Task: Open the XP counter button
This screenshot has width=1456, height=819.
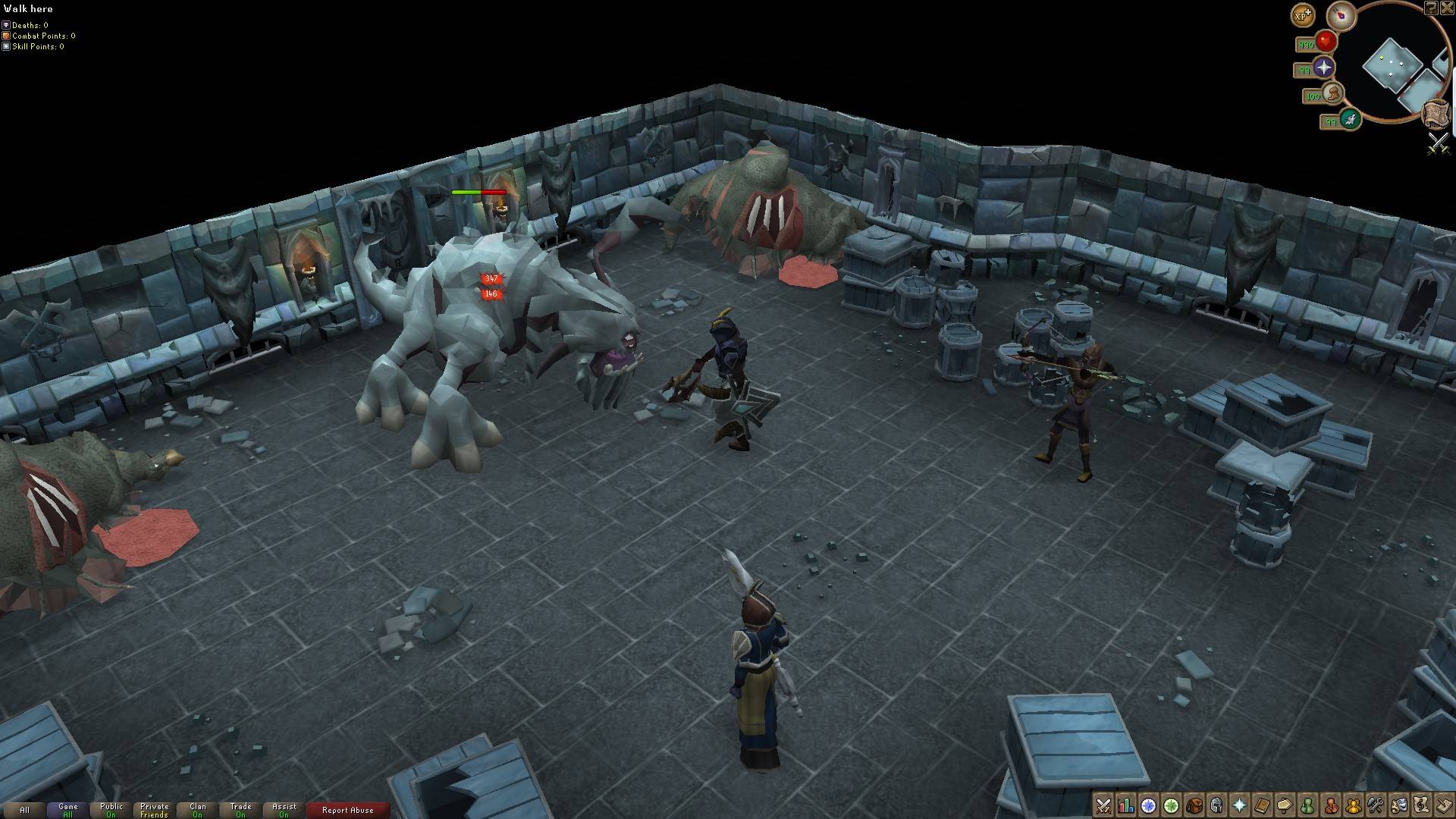Action: pos(1303,14)
